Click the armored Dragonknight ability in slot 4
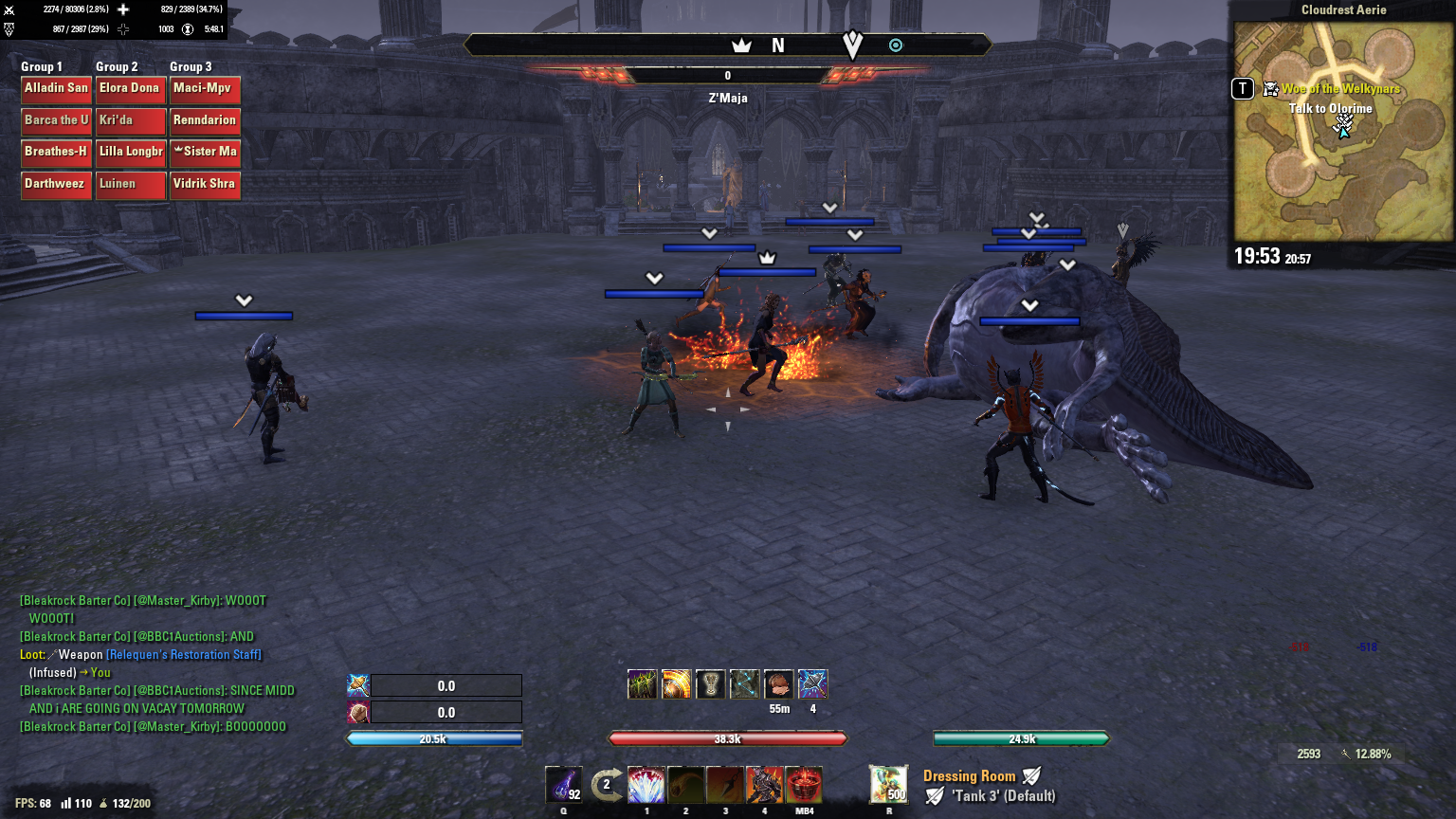This screenshot has height=819, width=1456. (763, 787)
